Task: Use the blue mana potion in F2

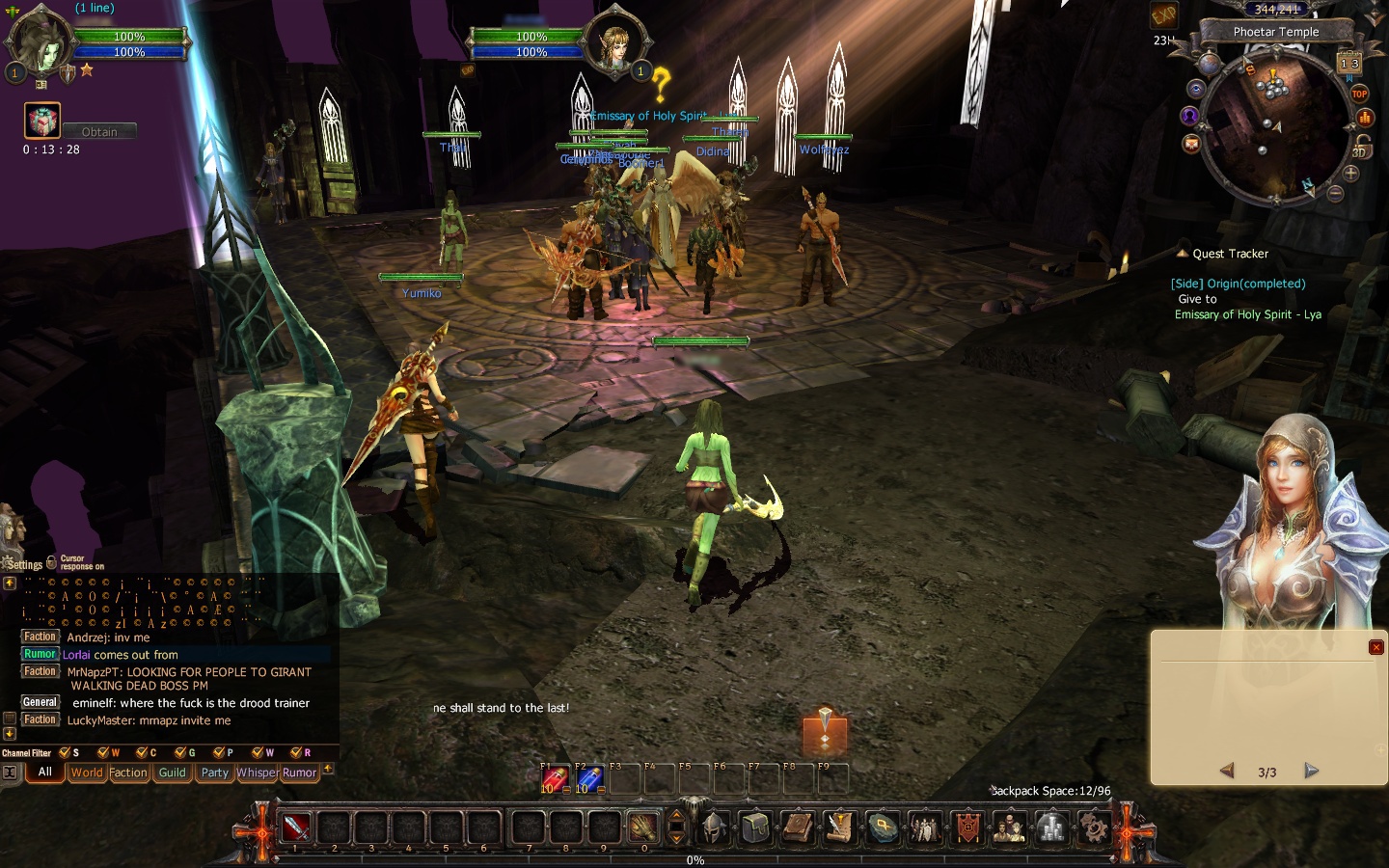Action: point(588,779)
